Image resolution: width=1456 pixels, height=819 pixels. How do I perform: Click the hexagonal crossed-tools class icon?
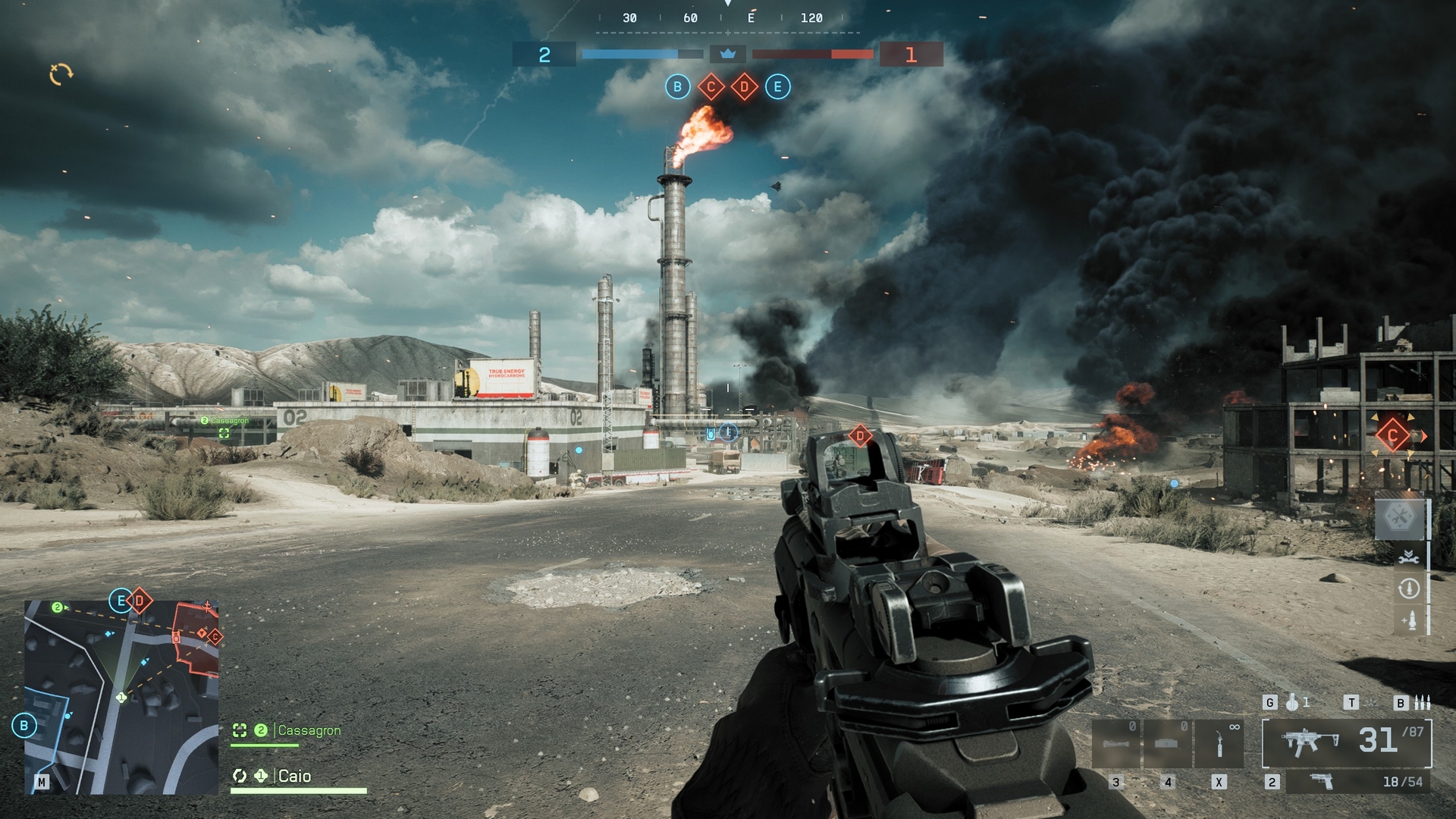pos(1400,517)
